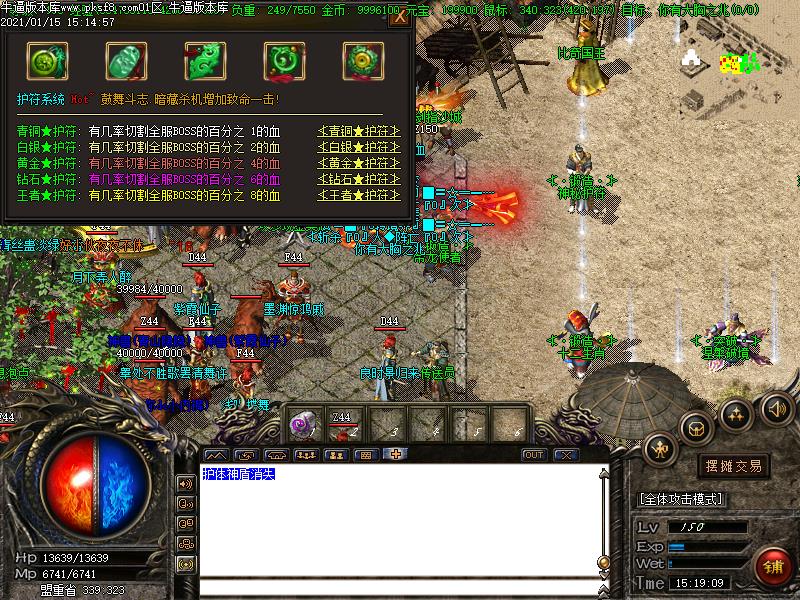The image size is (800, 600).
Task: Use the purple swirl item in slot 1
Action: (301, 424)
